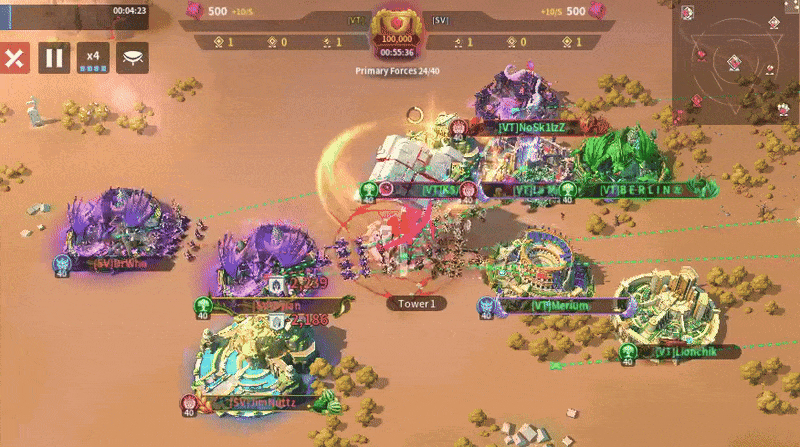Open the battlefield minimap

(x=735, y=53)
